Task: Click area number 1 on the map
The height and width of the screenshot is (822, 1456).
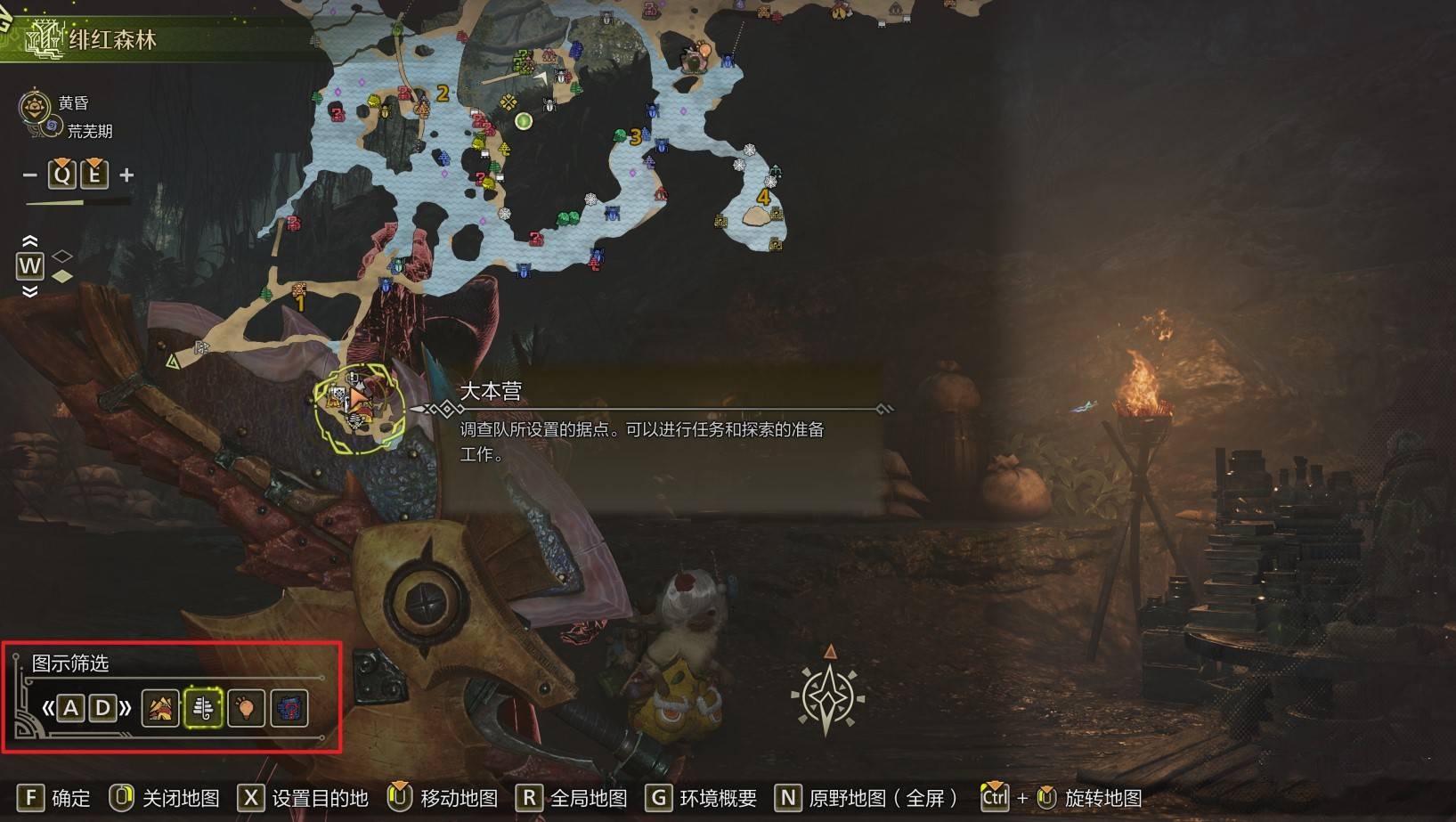Action: 300,304
